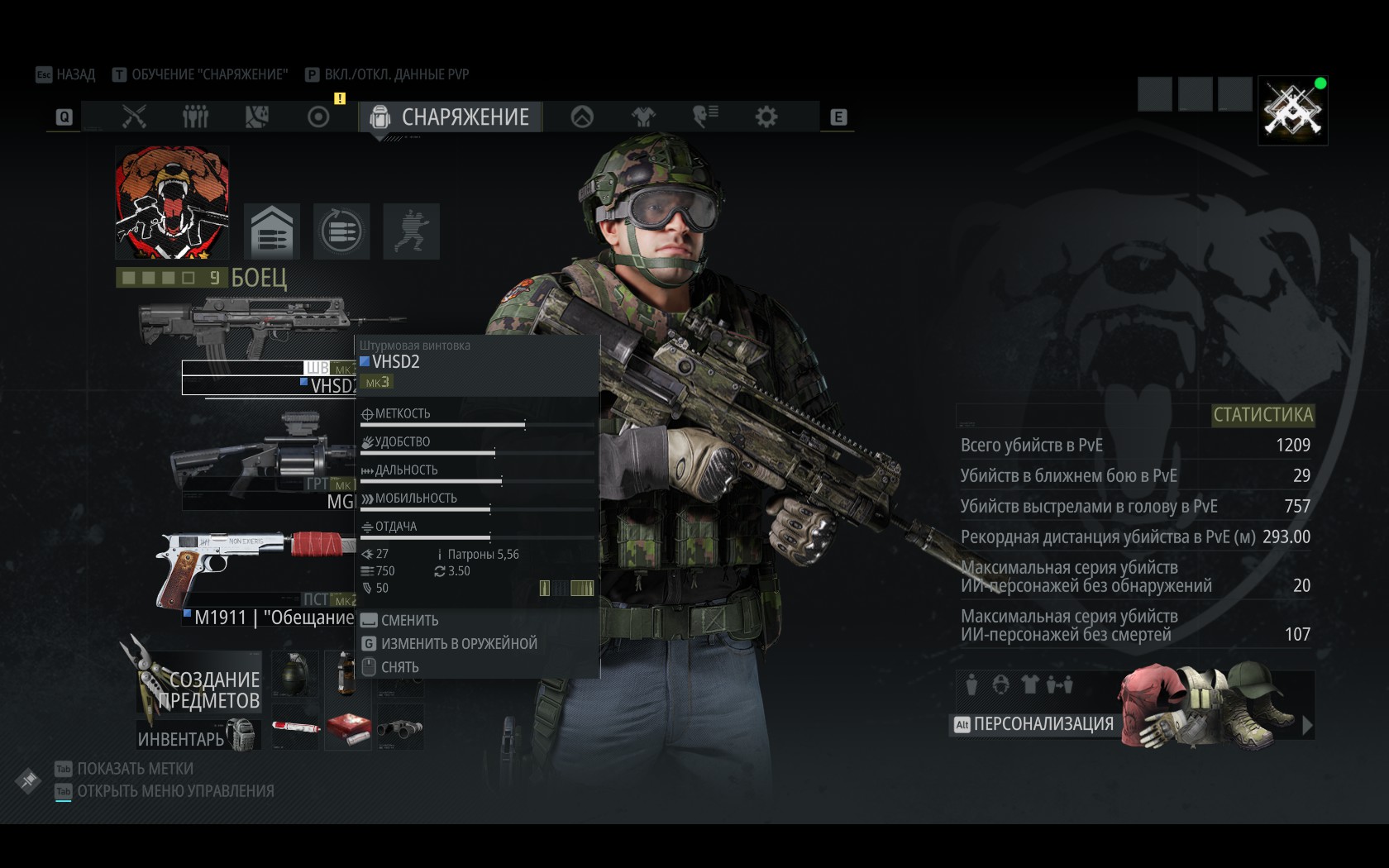Click the bear class emblem portrait
The width and height of the screenshot is (1389, 868).
[x=172, y=203]
